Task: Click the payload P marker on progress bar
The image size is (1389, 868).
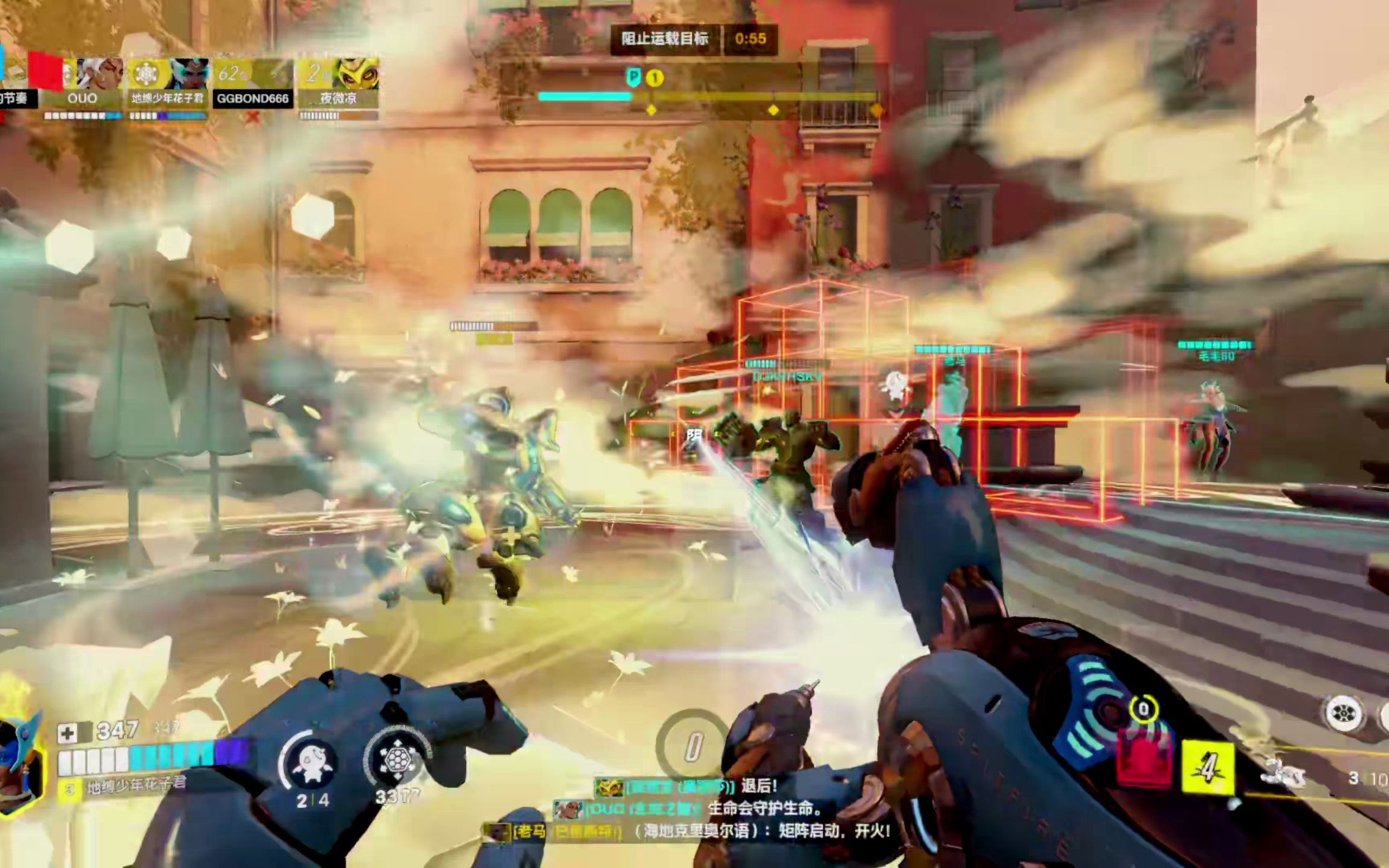Action: [x=634, y=77]
